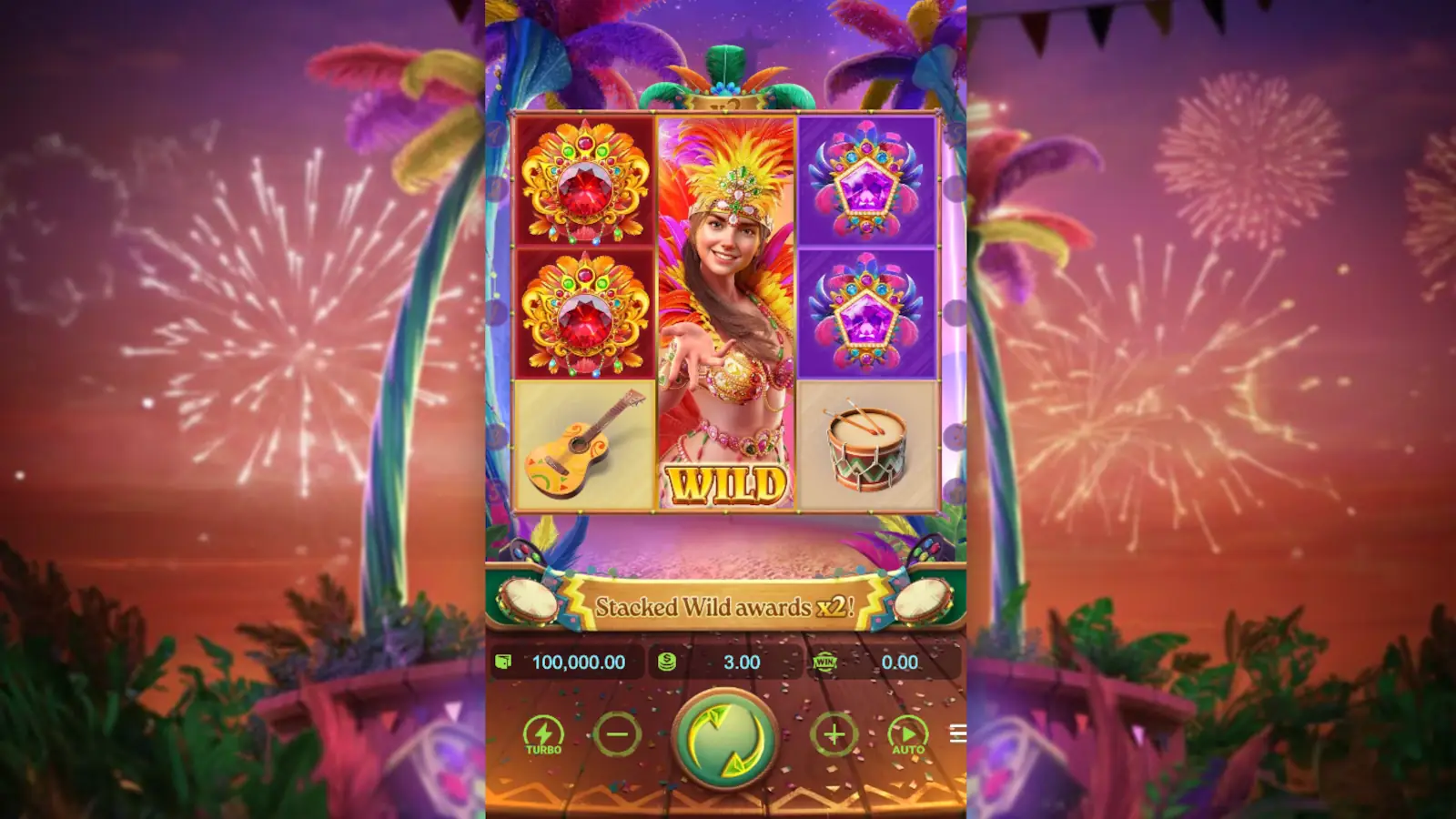
Task: Click the wallet icon beside the balance
Action: [x=506, y=662]
